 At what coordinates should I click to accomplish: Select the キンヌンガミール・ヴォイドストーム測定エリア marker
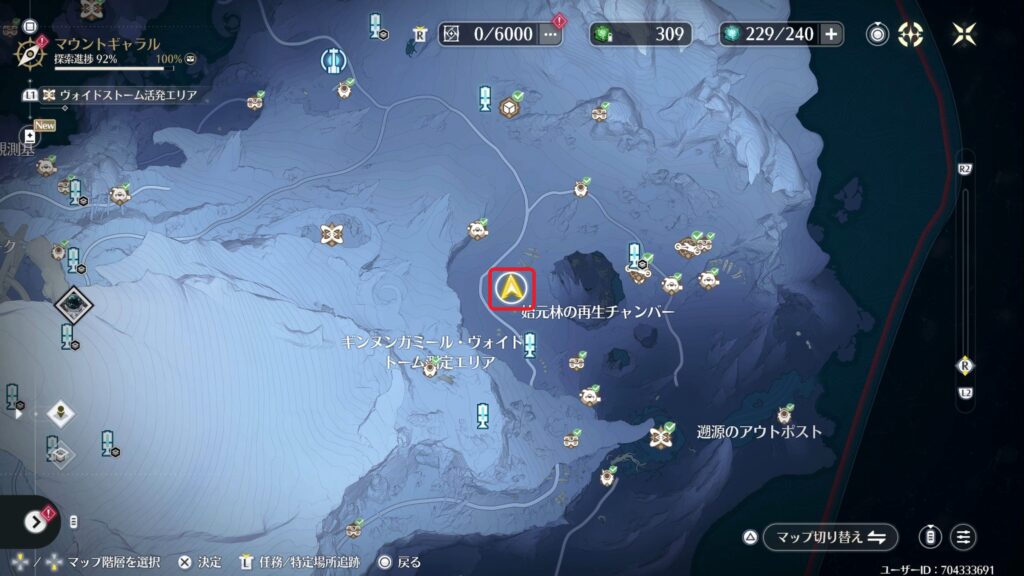pos(430,367)
